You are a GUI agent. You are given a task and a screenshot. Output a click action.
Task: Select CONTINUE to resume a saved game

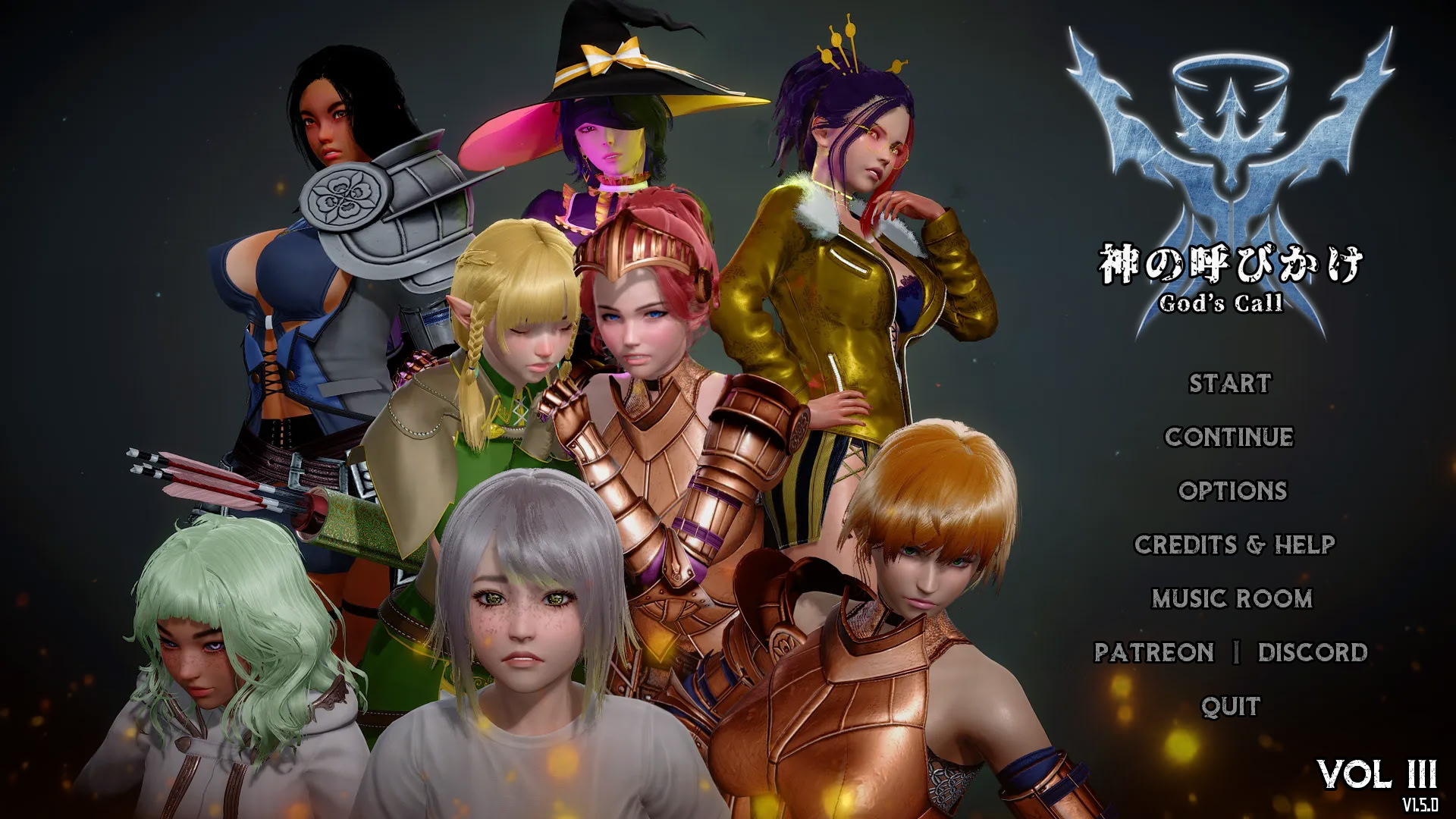click(1228, 438)
